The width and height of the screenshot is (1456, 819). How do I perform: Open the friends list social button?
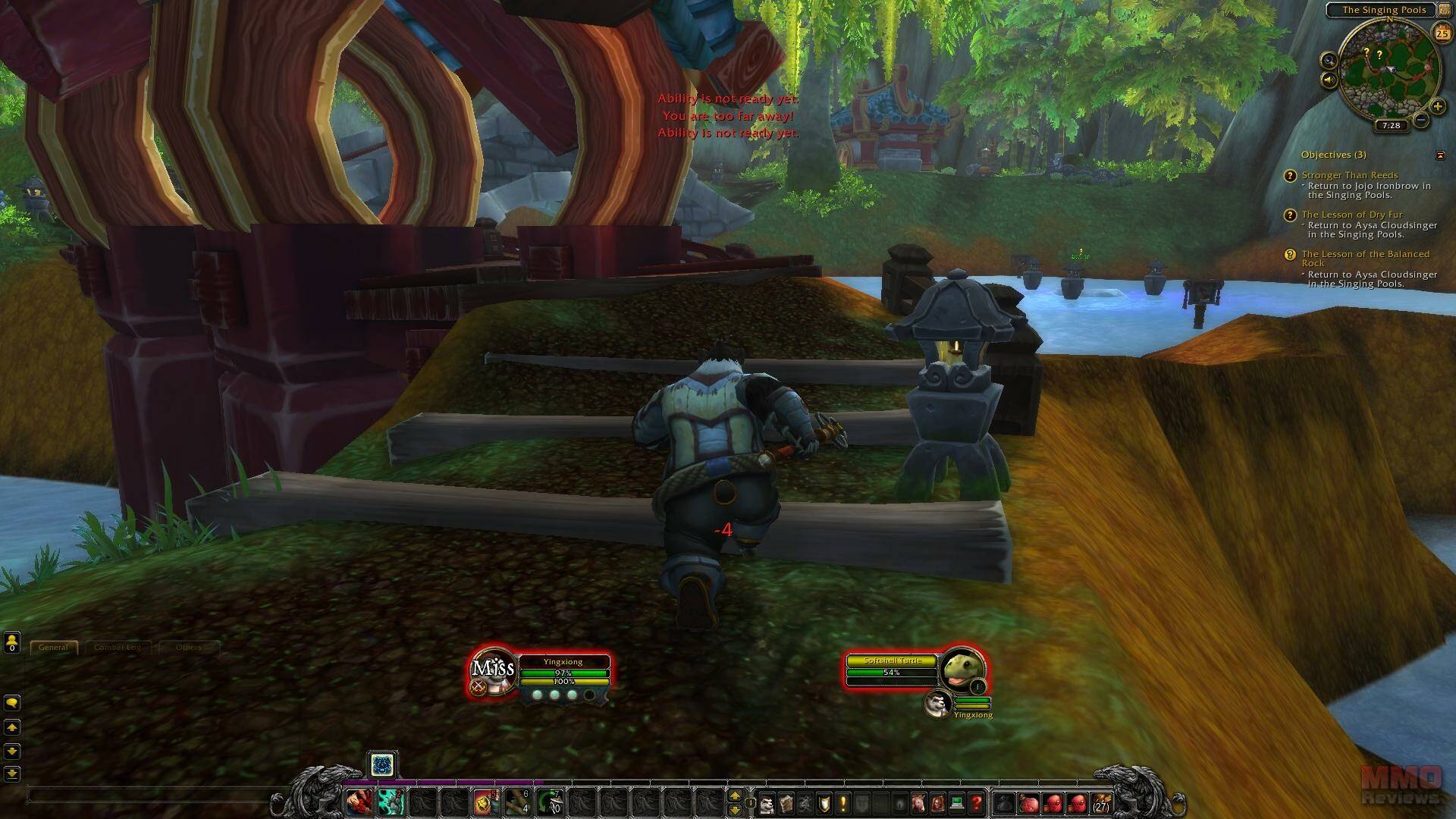(x=12, y=643)
